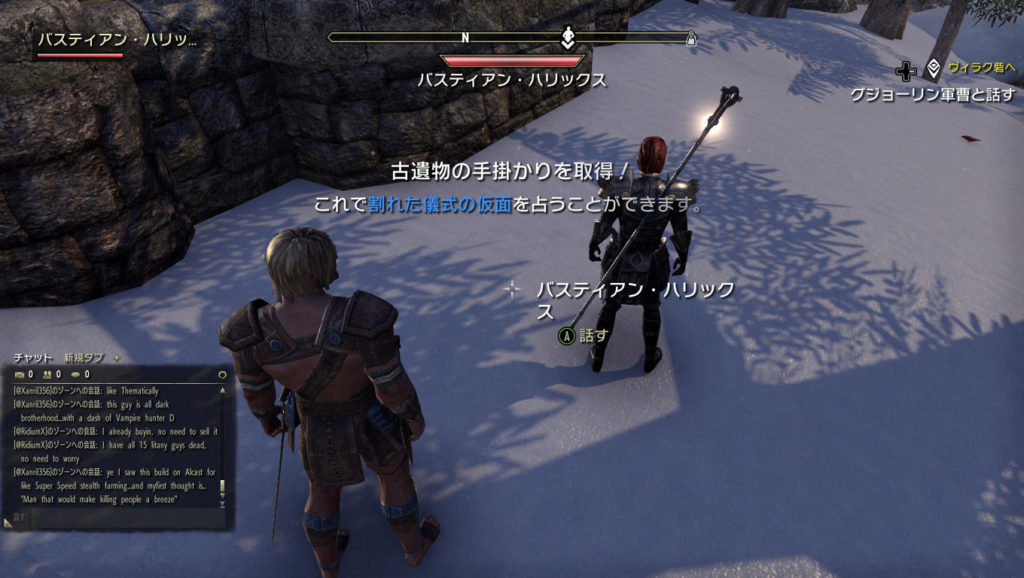The image size is (1024, 578).
Task: Select the バスティアン・ハリックス companion frame
Action: [117, 42]
